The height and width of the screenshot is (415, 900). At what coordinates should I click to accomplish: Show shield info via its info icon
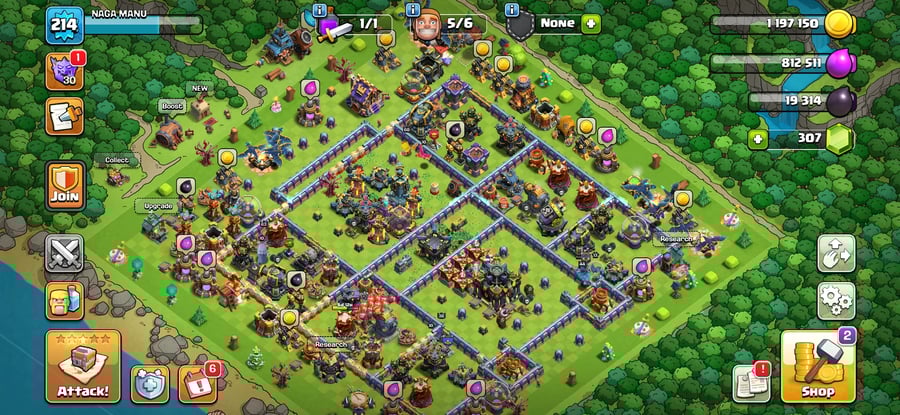513,11
